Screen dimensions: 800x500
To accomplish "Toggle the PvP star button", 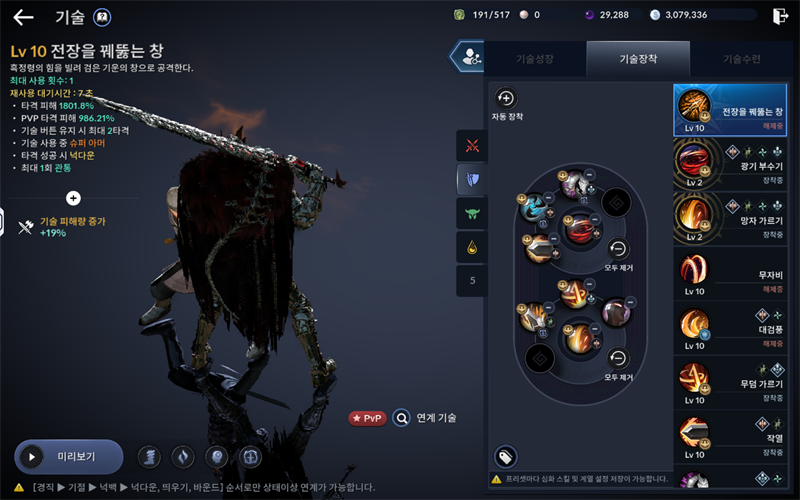I will click(367, 418).
